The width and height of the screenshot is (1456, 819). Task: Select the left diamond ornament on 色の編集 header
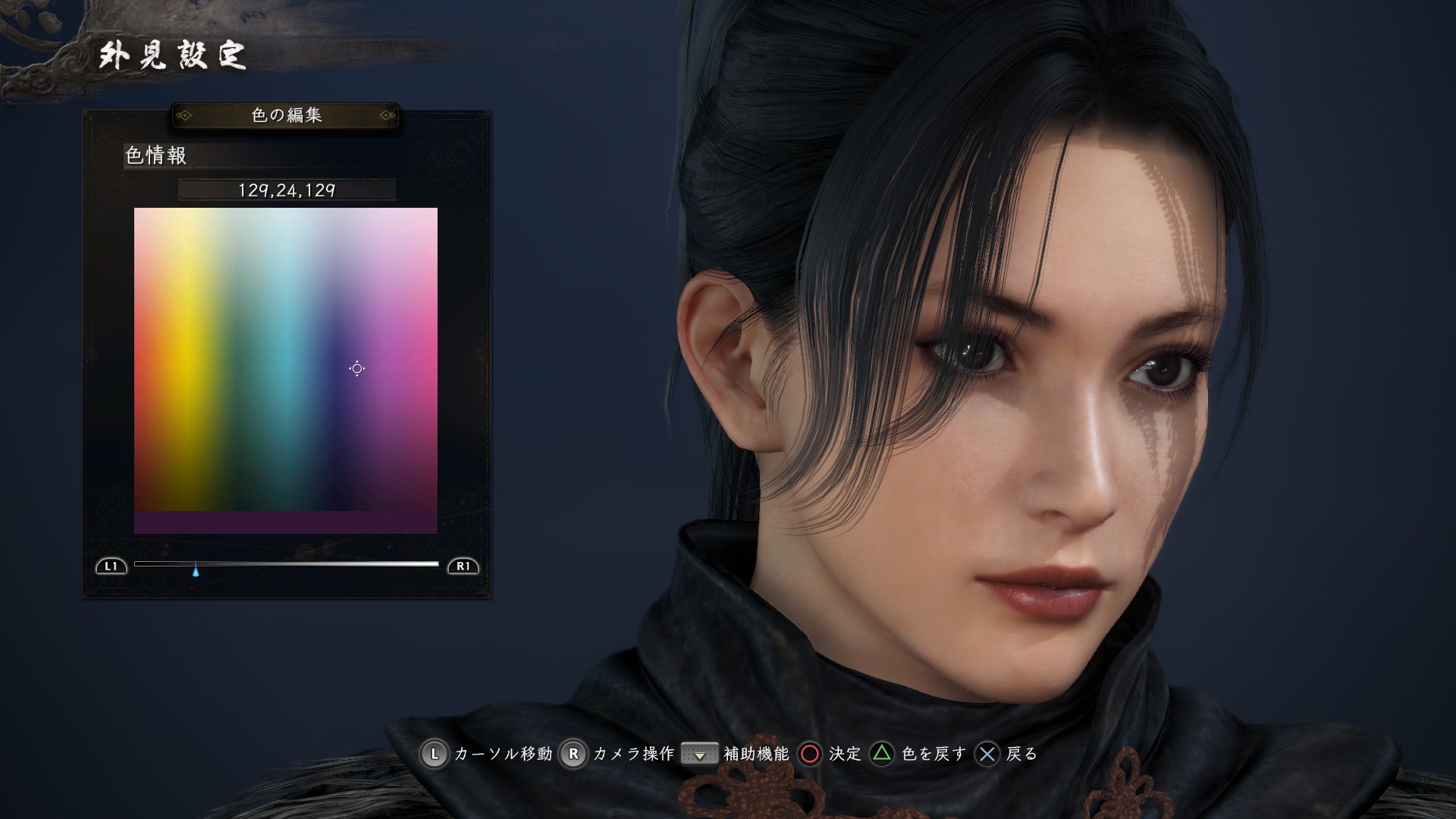tap(184, 116)
